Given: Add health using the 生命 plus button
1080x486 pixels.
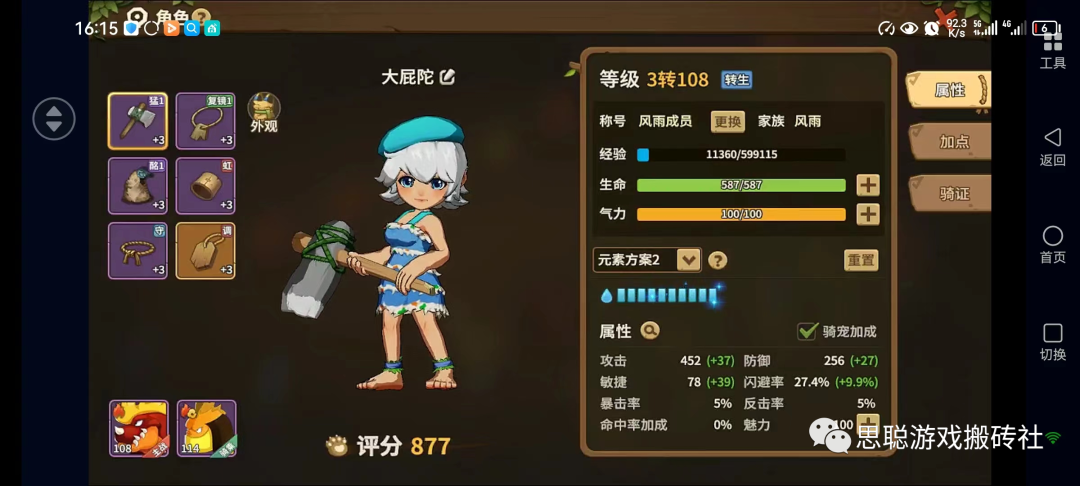Looking at the screenshot, I should tap(867, 185).
